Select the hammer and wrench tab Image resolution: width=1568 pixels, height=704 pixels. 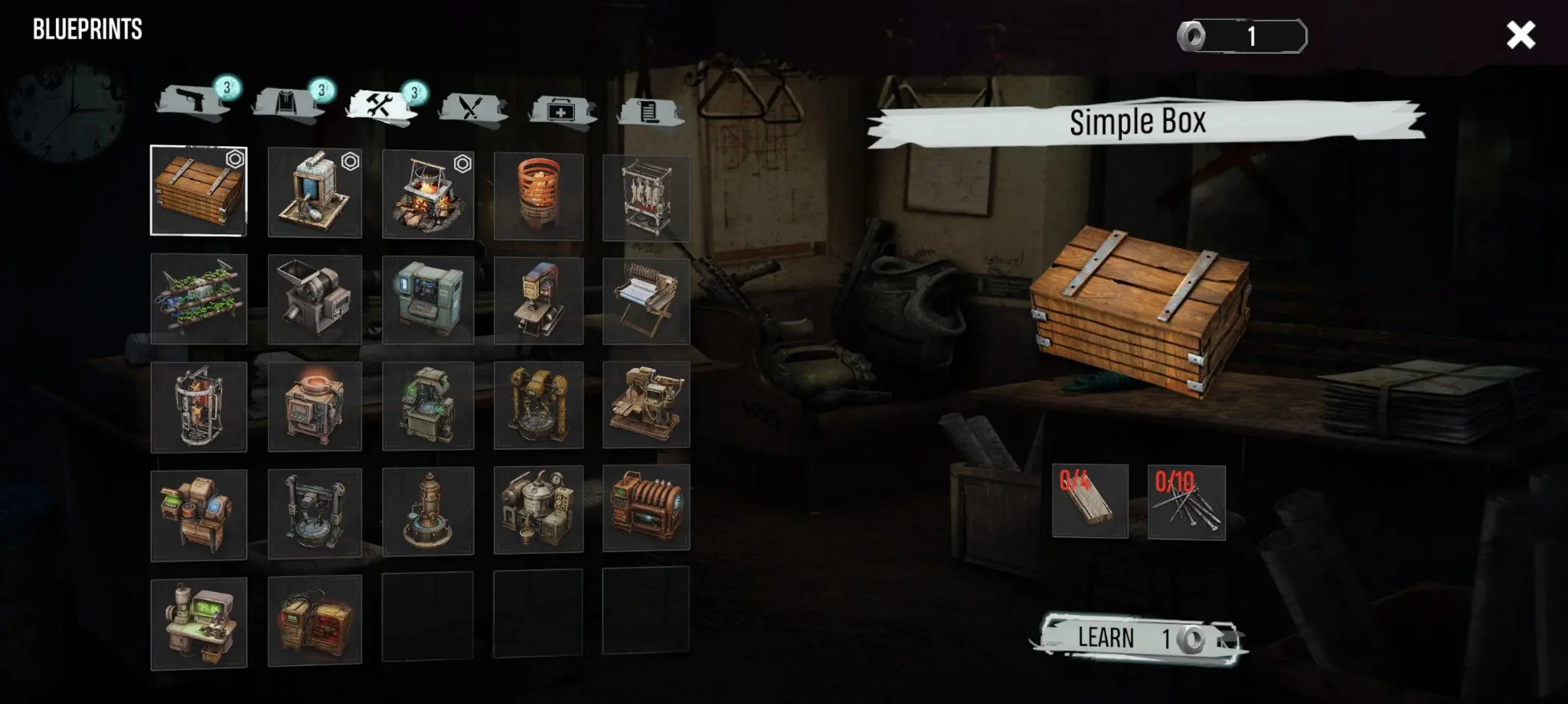(x=381, y=106)
